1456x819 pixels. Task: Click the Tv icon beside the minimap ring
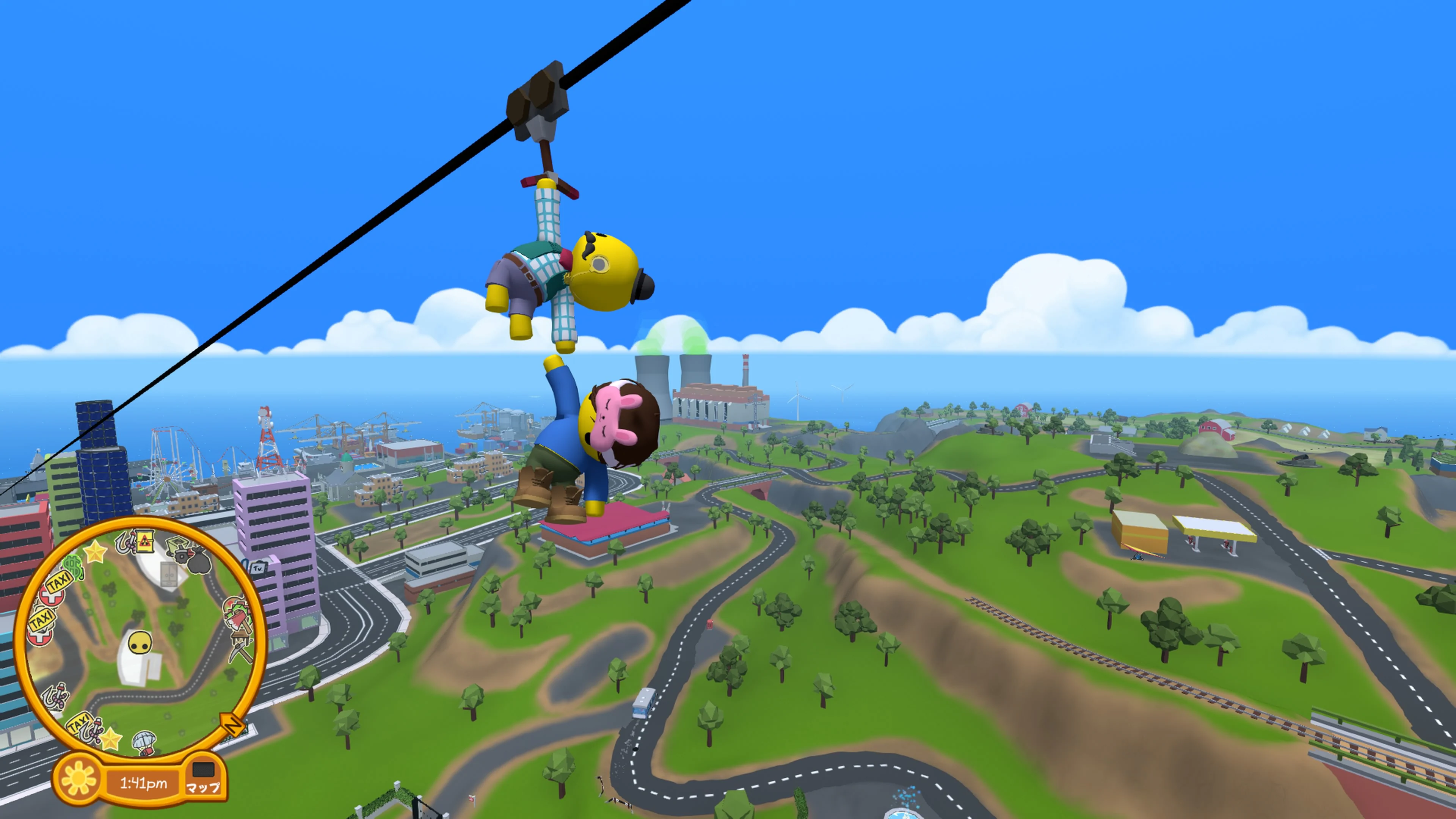(x=257, y=568)
